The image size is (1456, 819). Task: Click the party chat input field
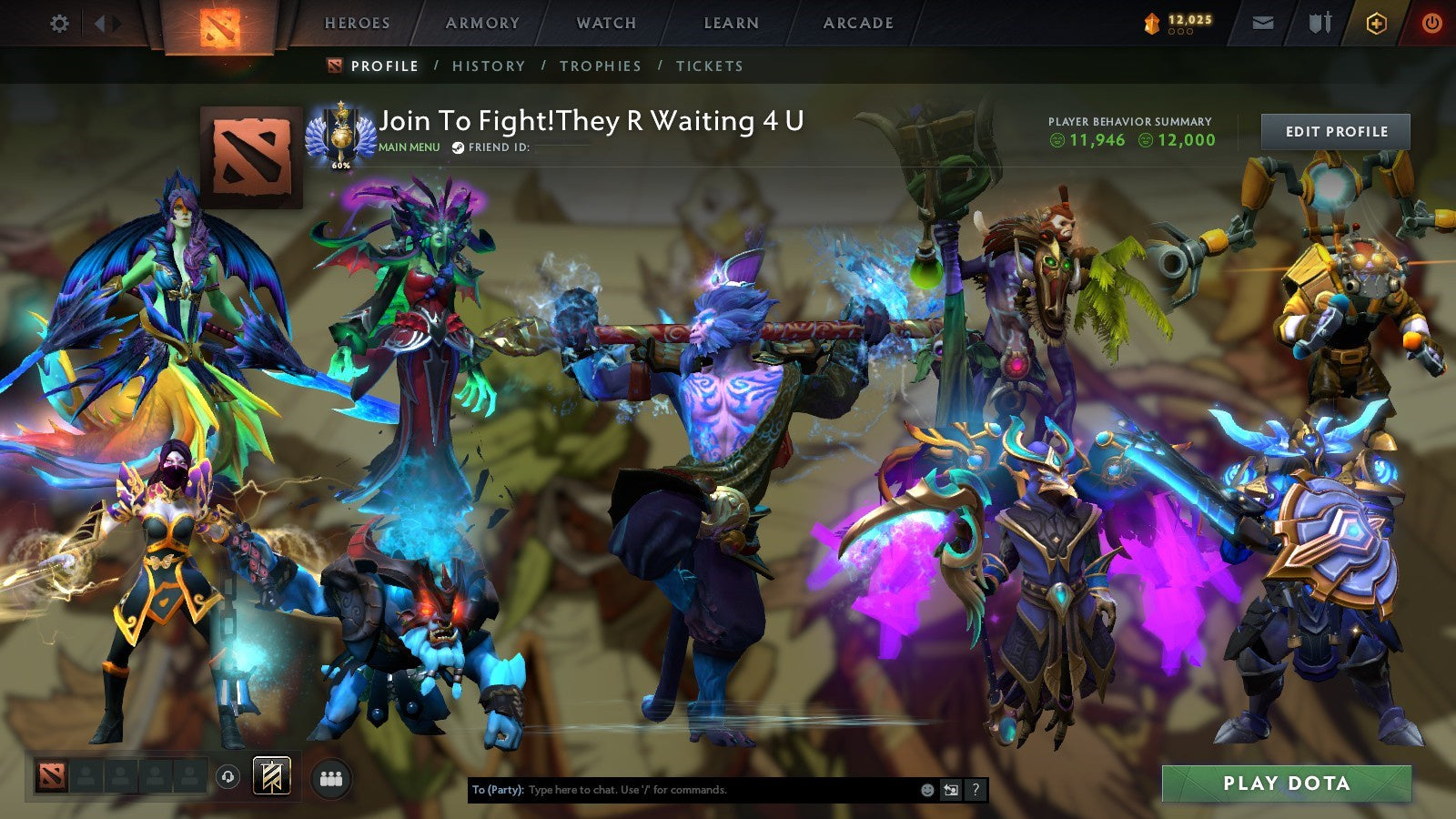pos(682,790)
